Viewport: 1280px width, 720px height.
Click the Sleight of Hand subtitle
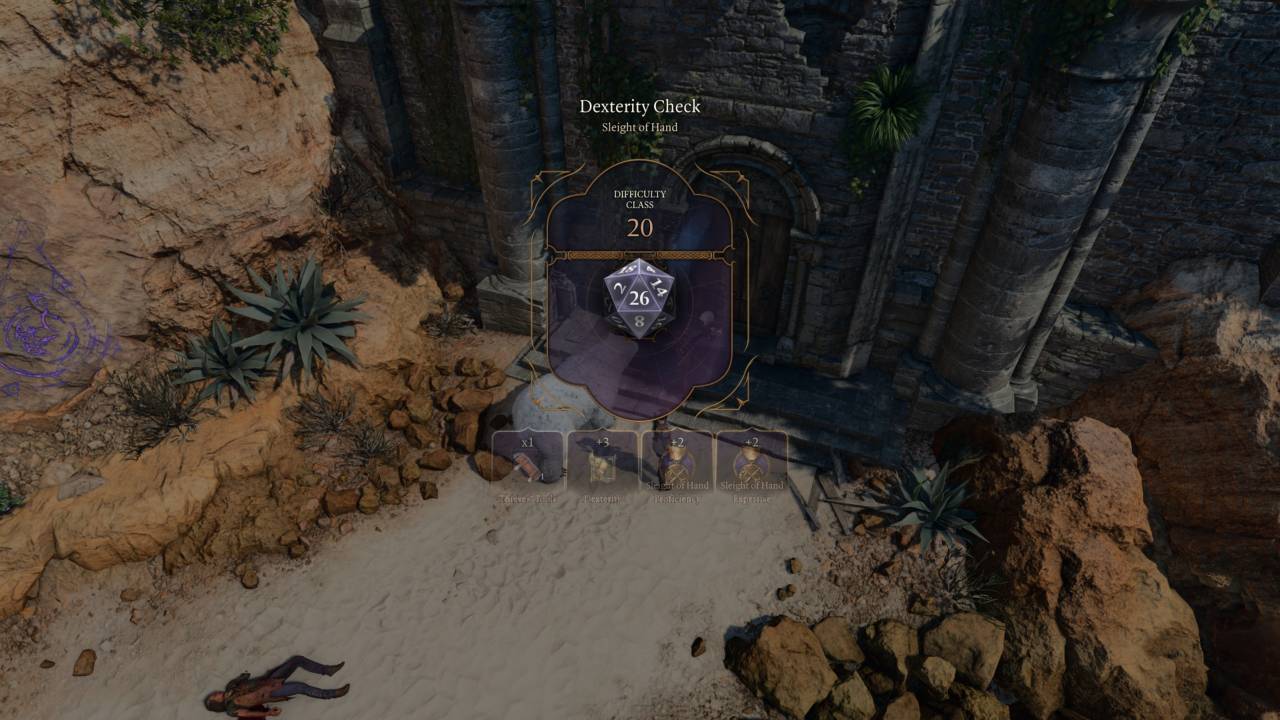click(x=639, y=128)
